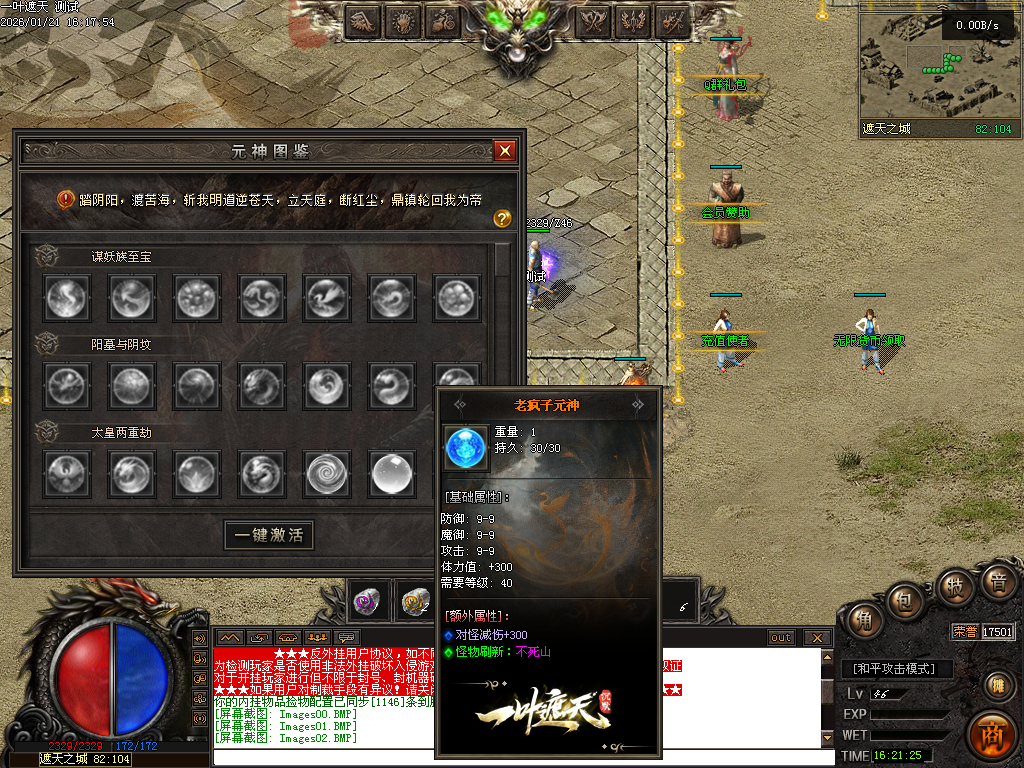
Task: Select the orange scroll hotbar slot
Action: [413, 600]
